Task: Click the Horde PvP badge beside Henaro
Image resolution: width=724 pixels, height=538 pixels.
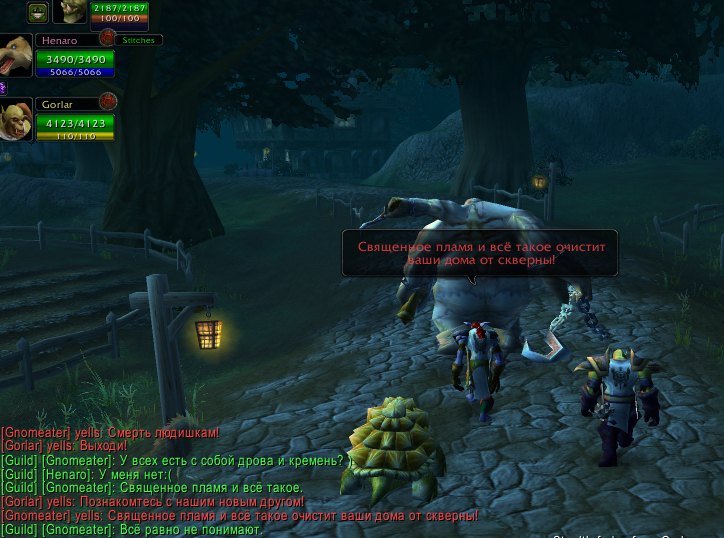Action: (107, 38)
